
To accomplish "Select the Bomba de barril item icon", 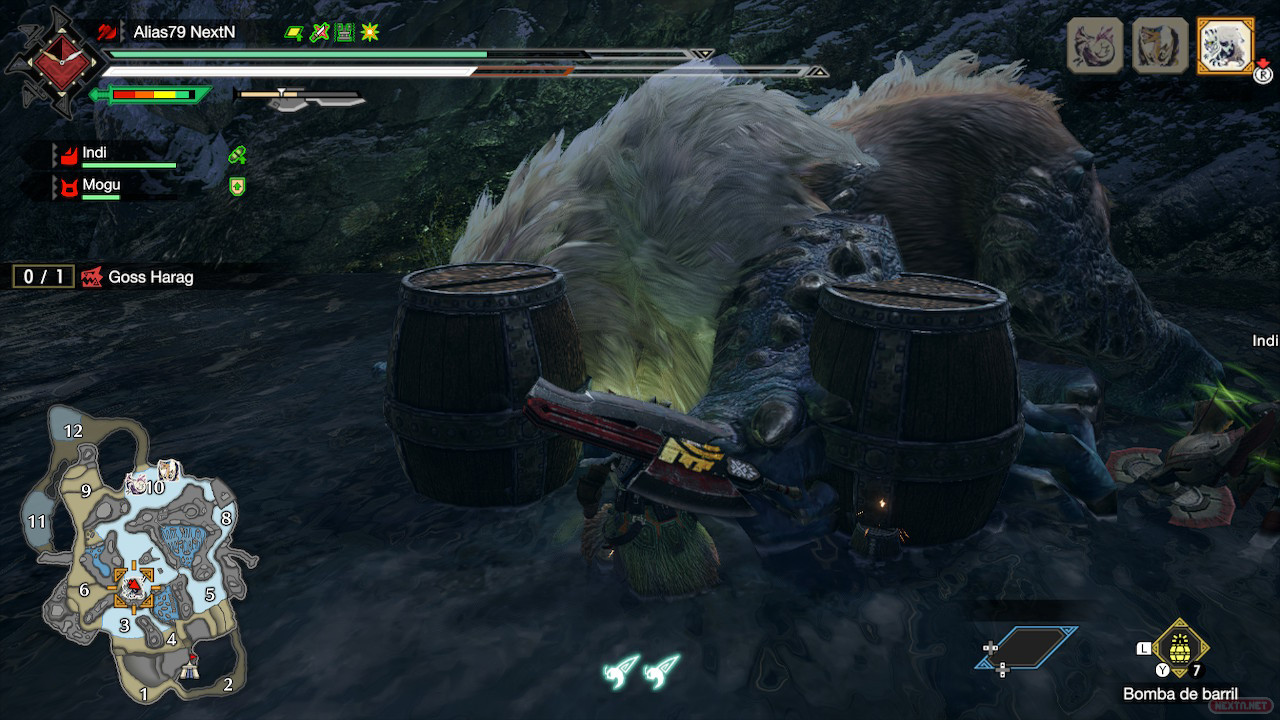I will click(1180, 648).
